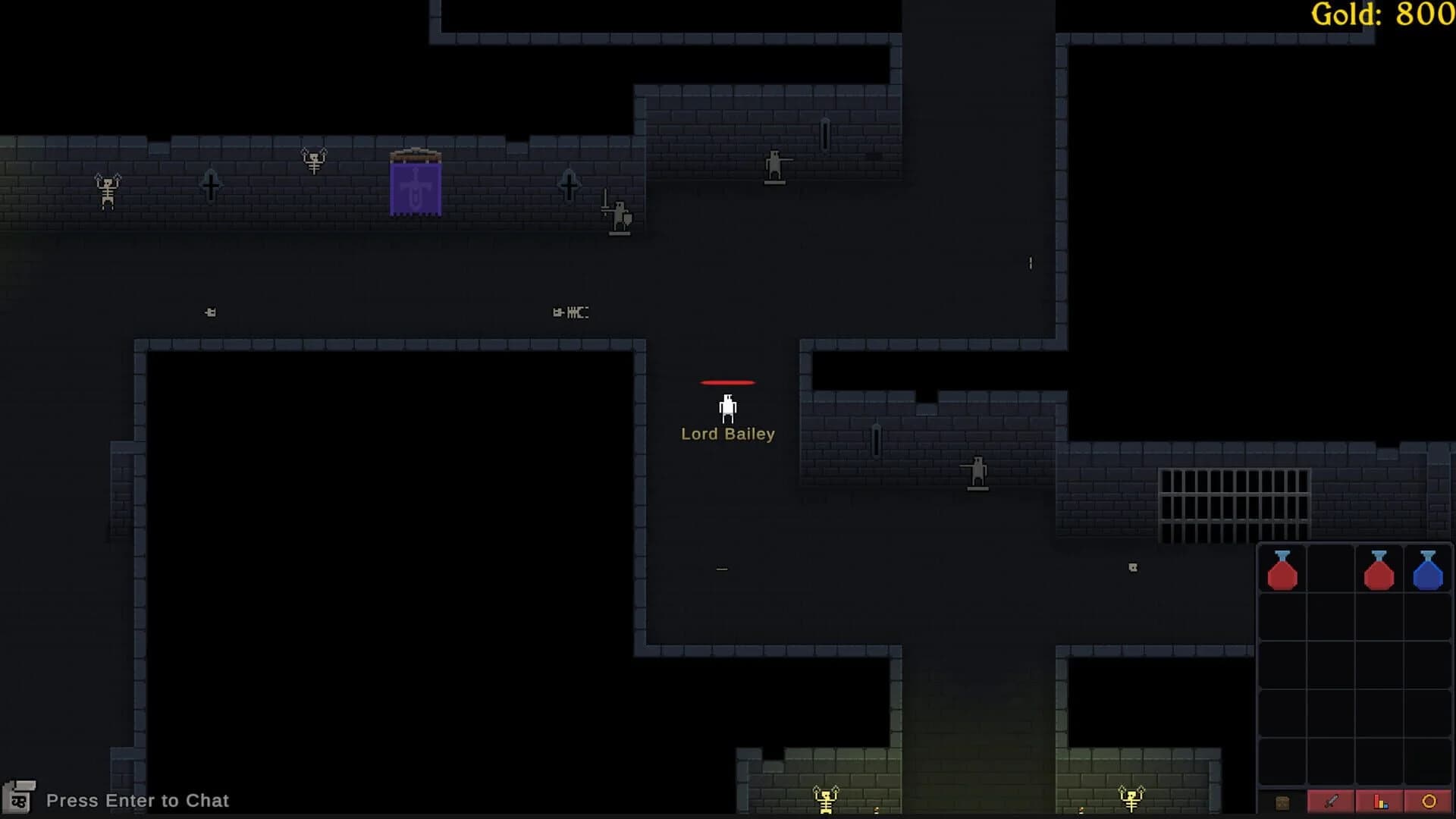Select the Lord Bailey character
1456x819 pixels.
tap(727, 408)
